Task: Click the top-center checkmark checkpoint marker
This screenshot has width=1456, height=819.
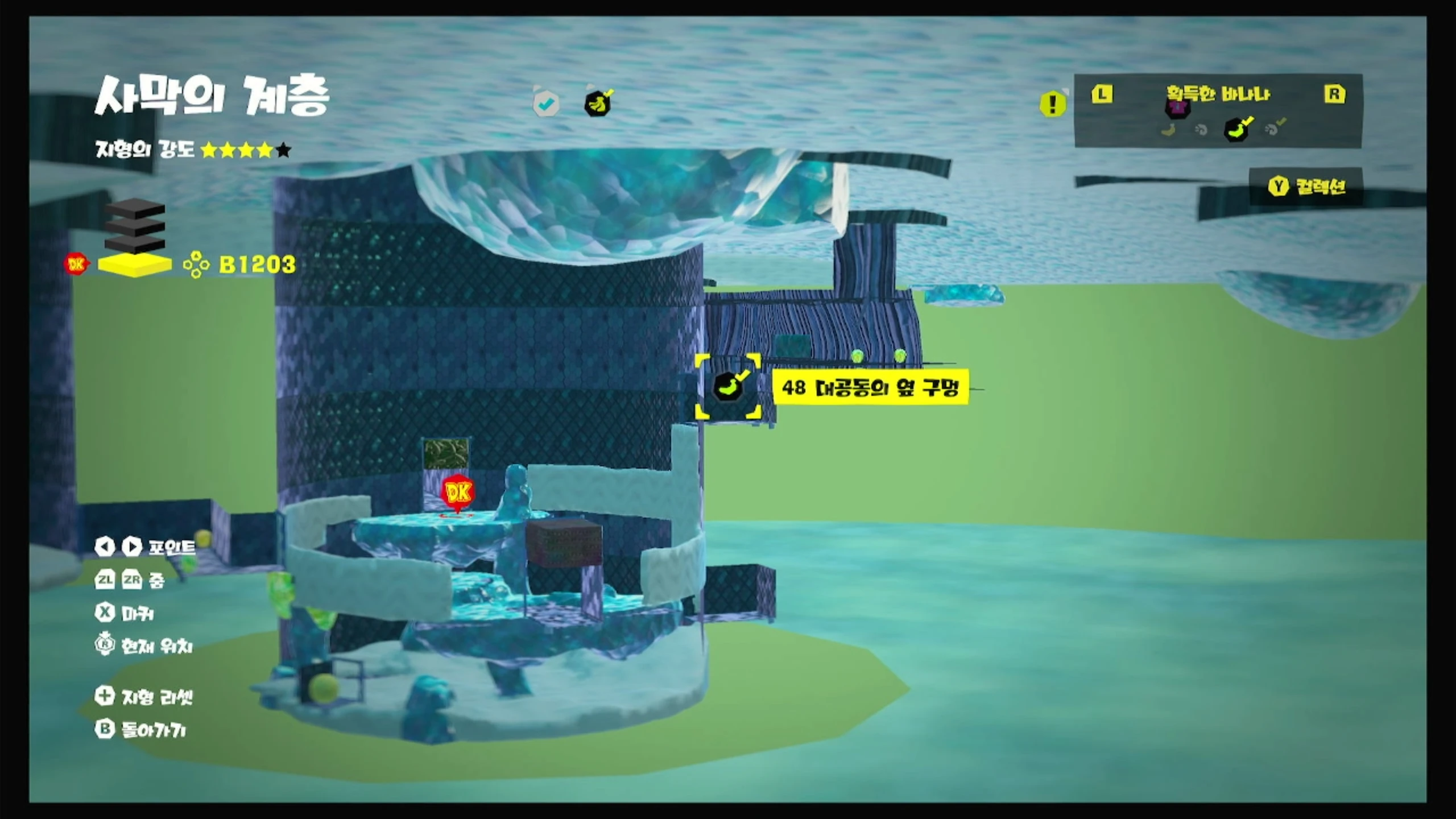Action: click(x=546, y=104)
